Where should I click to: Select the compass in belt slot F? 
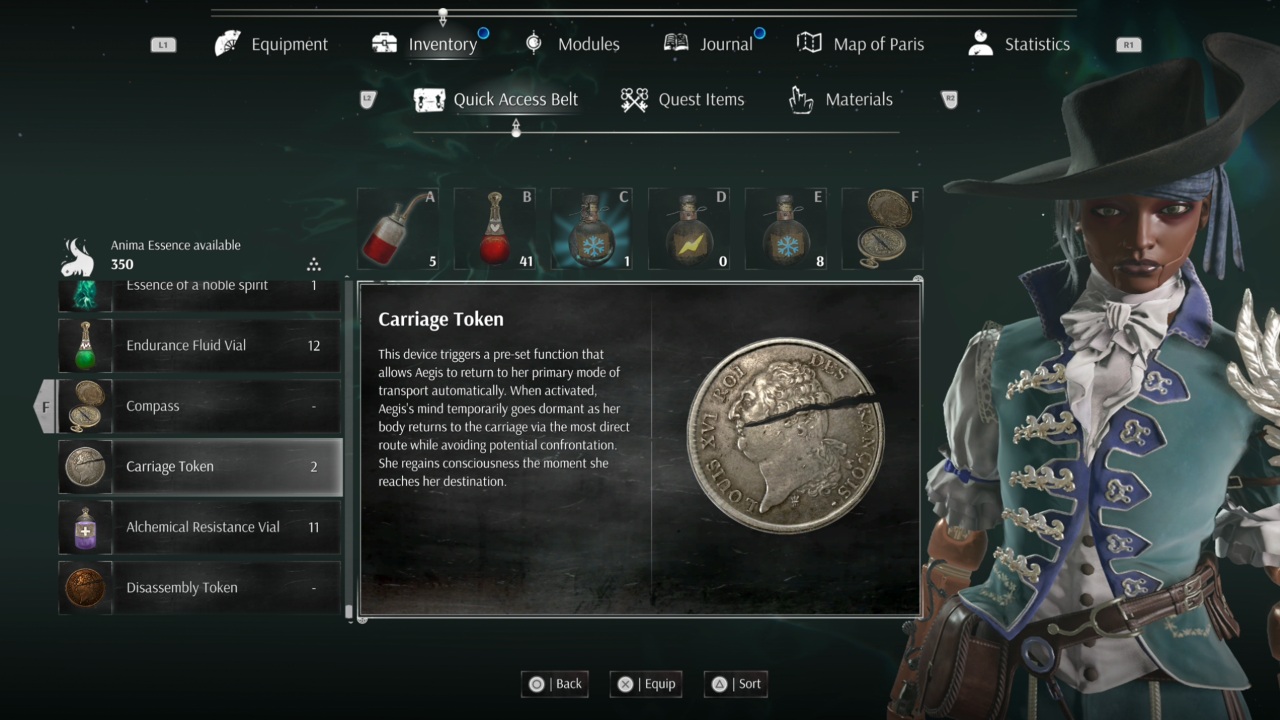point(882,229)
